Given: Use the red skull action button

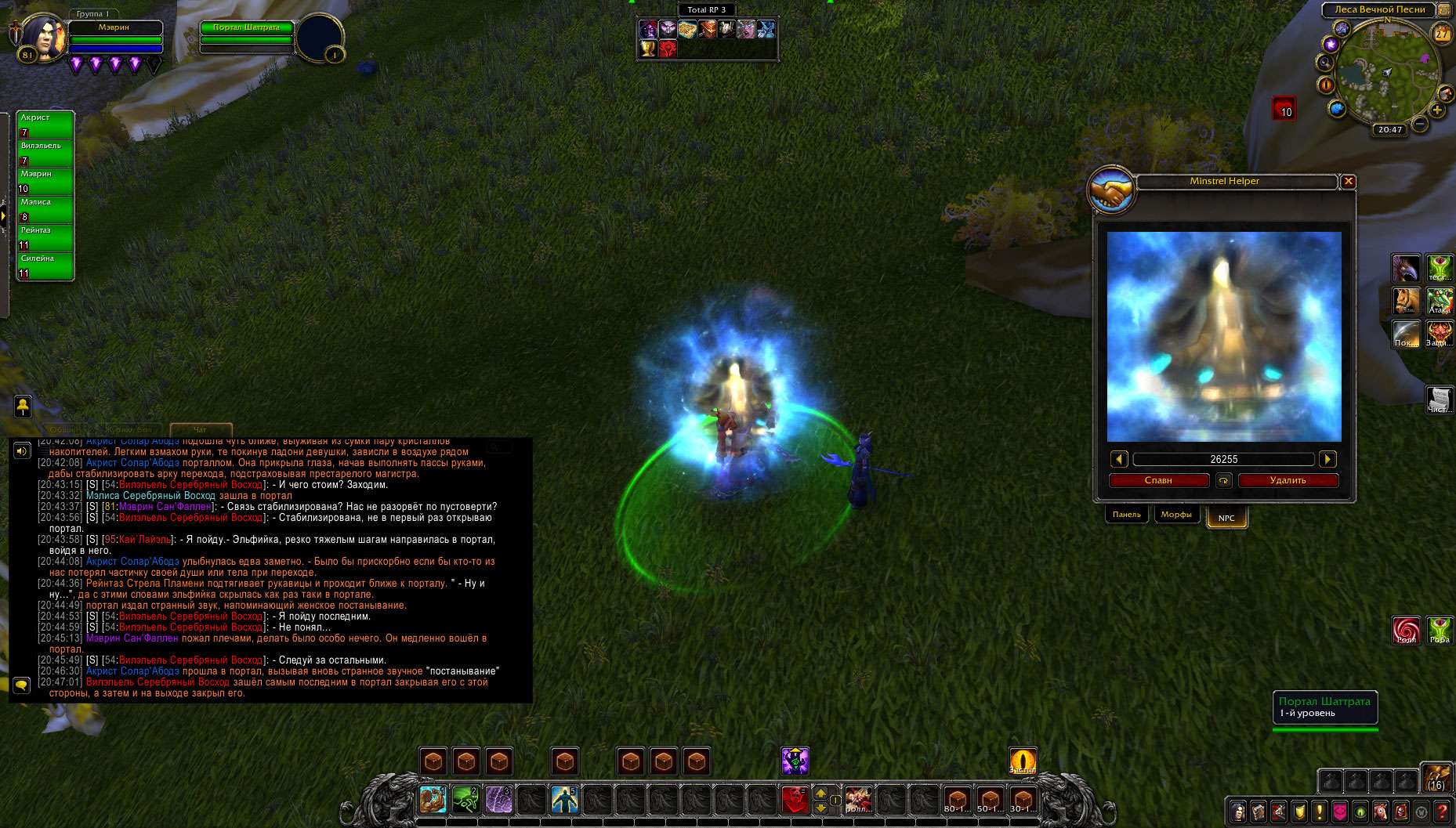Looking at the screenshot, I should [795, 800].
